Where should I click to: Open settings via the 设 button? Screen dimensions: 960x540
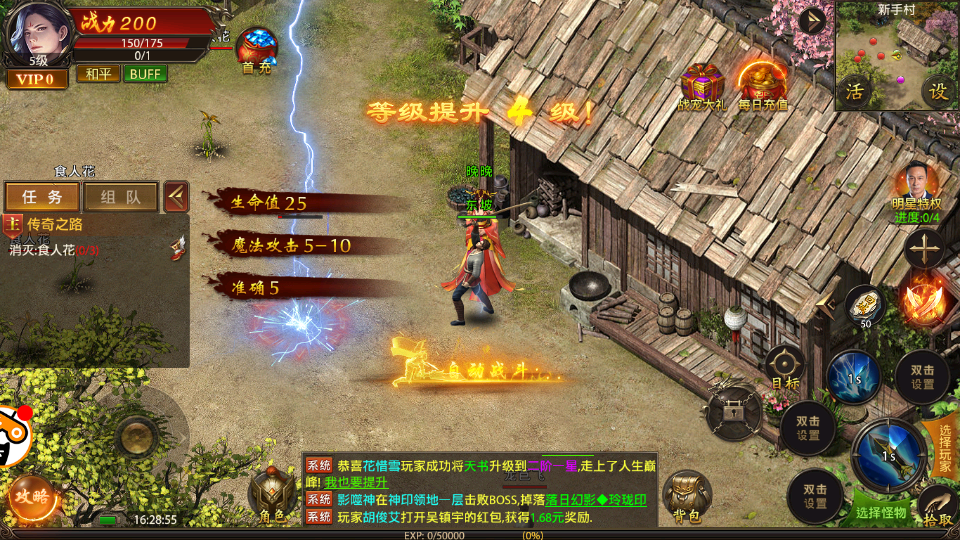click(939, 91)
